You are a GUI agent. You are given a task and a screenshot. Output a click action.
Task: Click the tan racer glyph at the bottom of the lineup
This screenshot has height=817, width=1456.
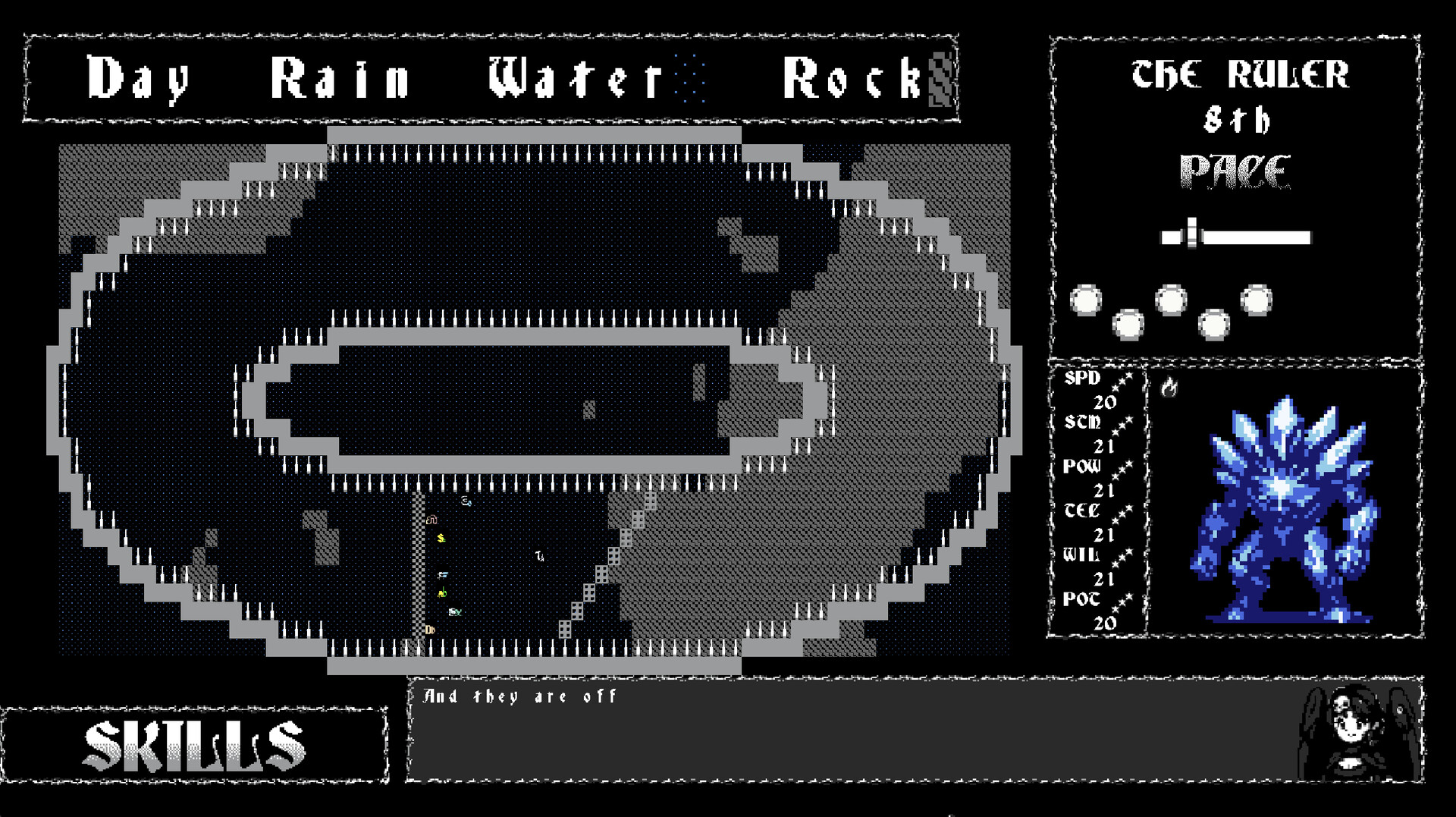pos(430,629)
